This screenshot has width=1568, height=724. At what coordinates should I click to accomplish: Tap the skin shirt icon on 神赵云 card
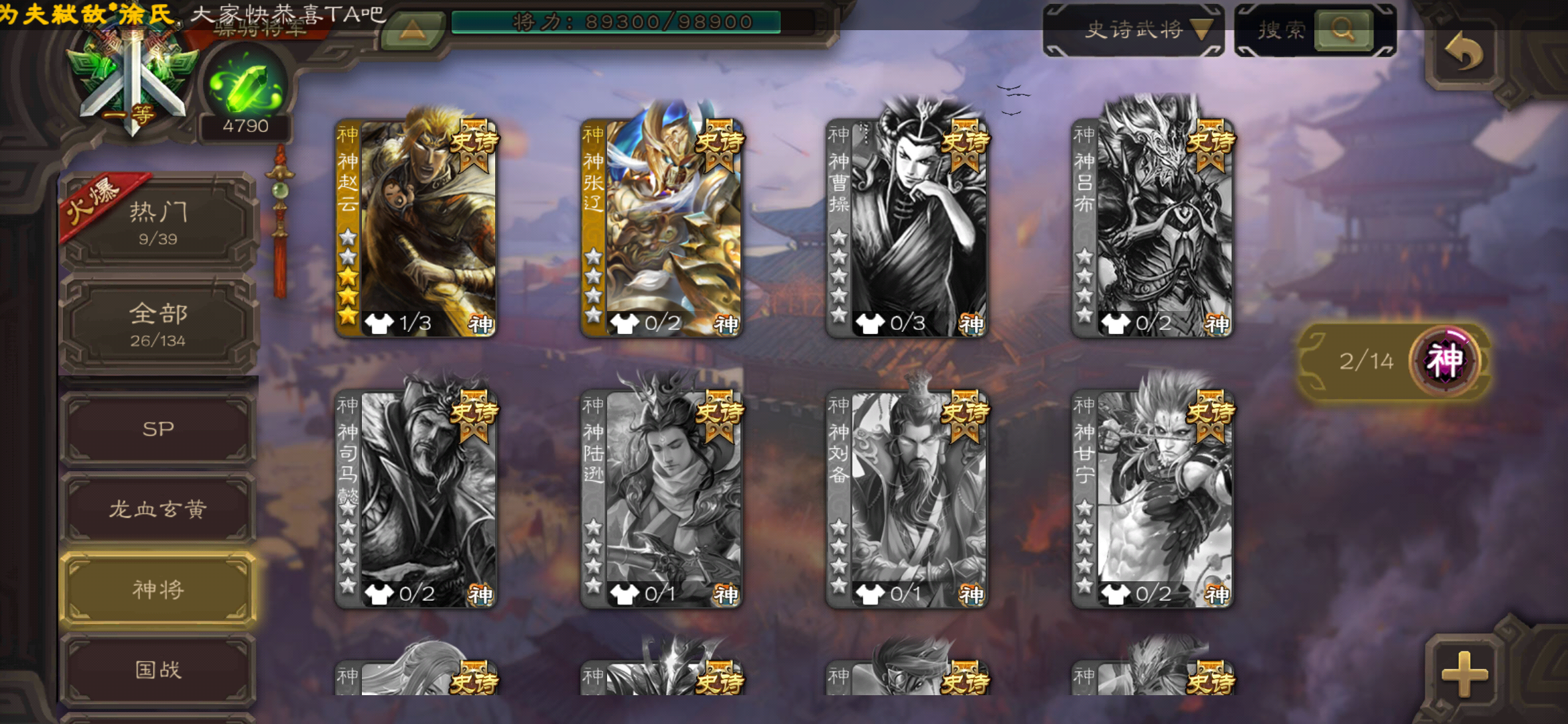click(379, 322)
